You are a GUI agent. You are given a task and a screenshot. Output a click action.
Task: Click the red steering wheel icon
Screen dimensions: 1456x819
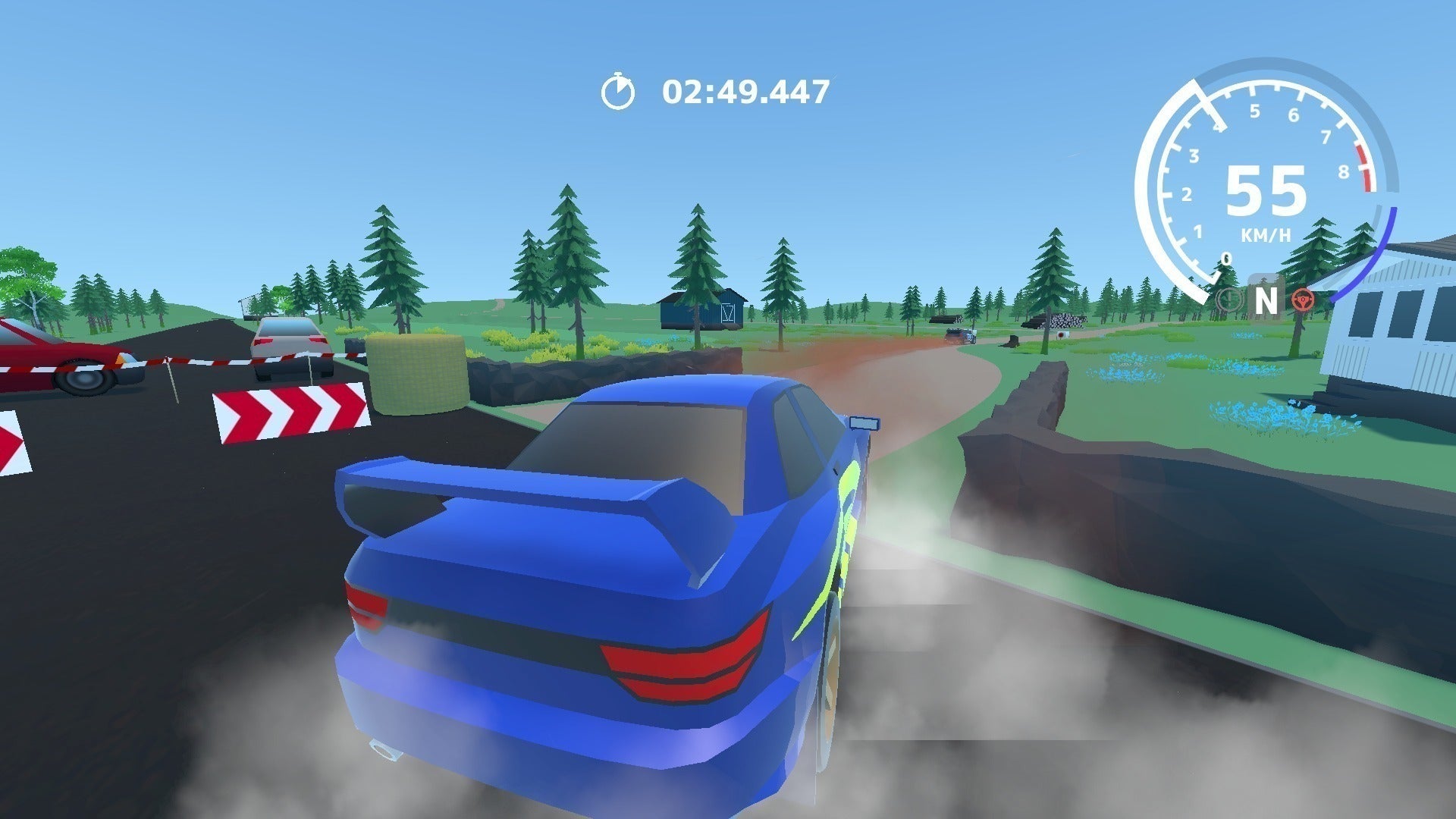[x=1304, y=300]
